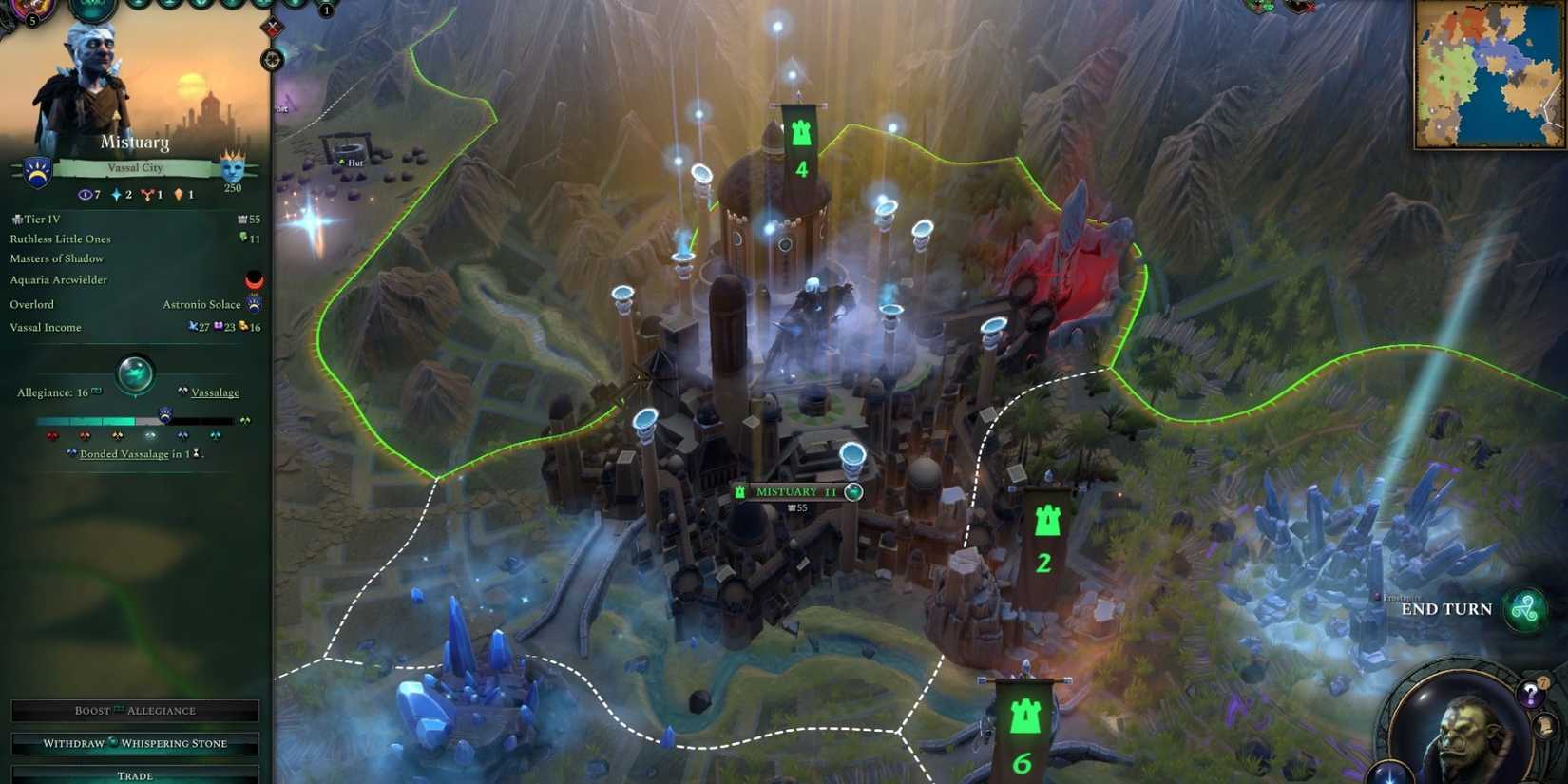Open the purple question mark help icon
Screen dimensions: 1568x784
(1533, 695)
